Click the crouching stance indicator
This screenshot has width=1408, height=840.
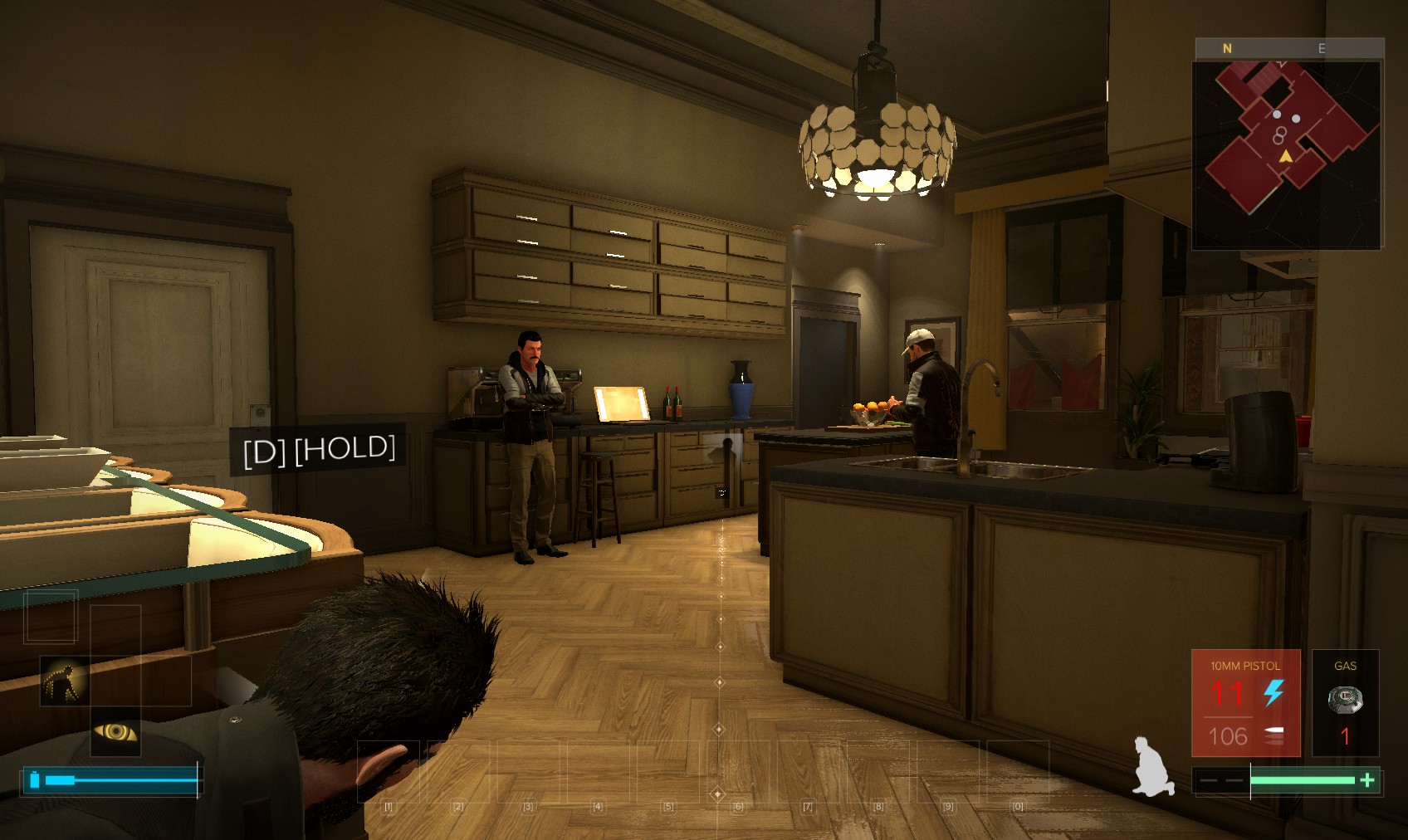1153,767
